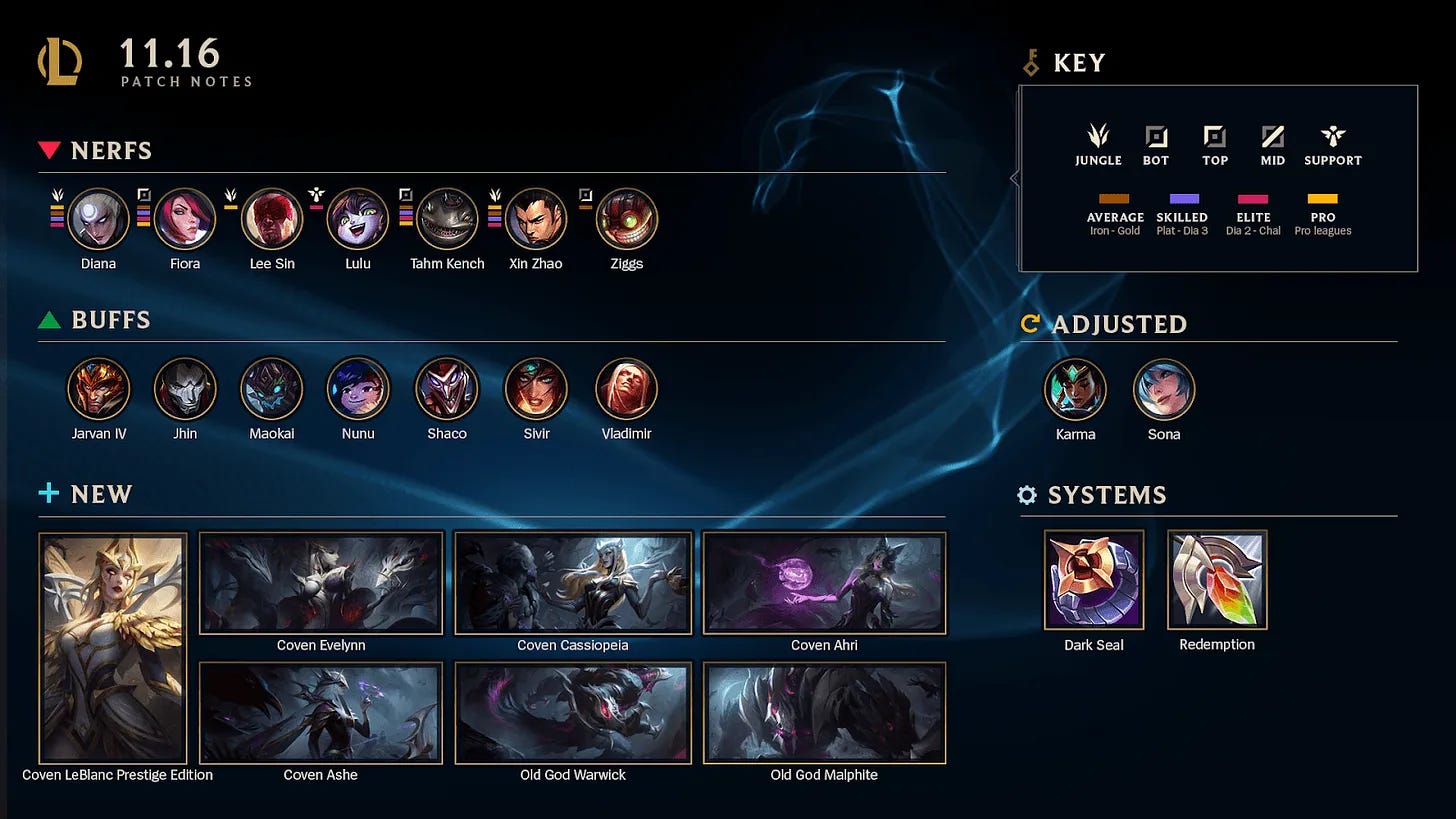This screenshot has width=1456, height=819.
Task: Select the Jhin buff portrait
Action: [185, 389]
